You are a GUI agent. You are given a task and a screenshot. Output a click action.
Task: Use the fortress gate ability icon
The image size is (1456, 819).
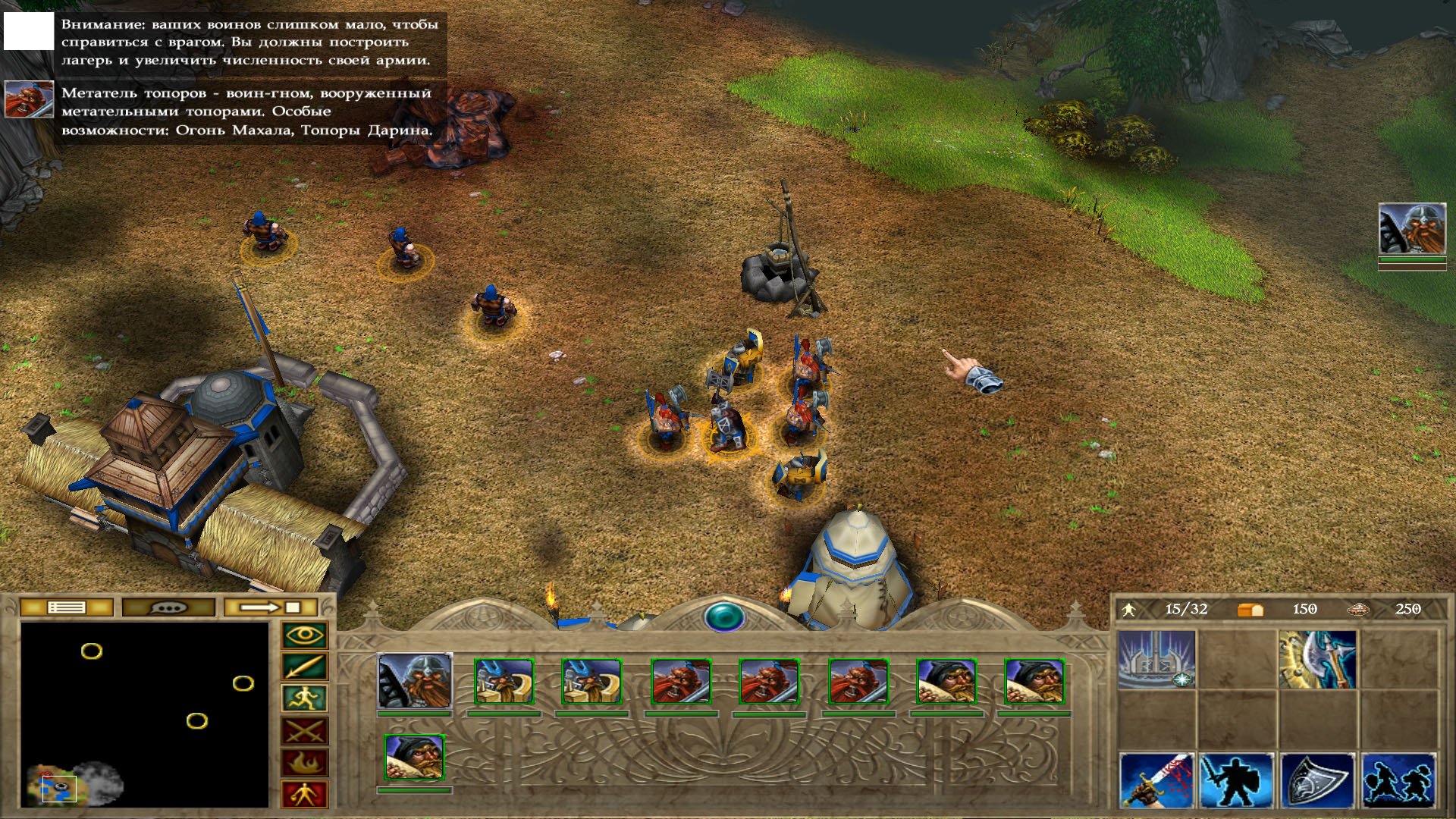coord(1156,659)
